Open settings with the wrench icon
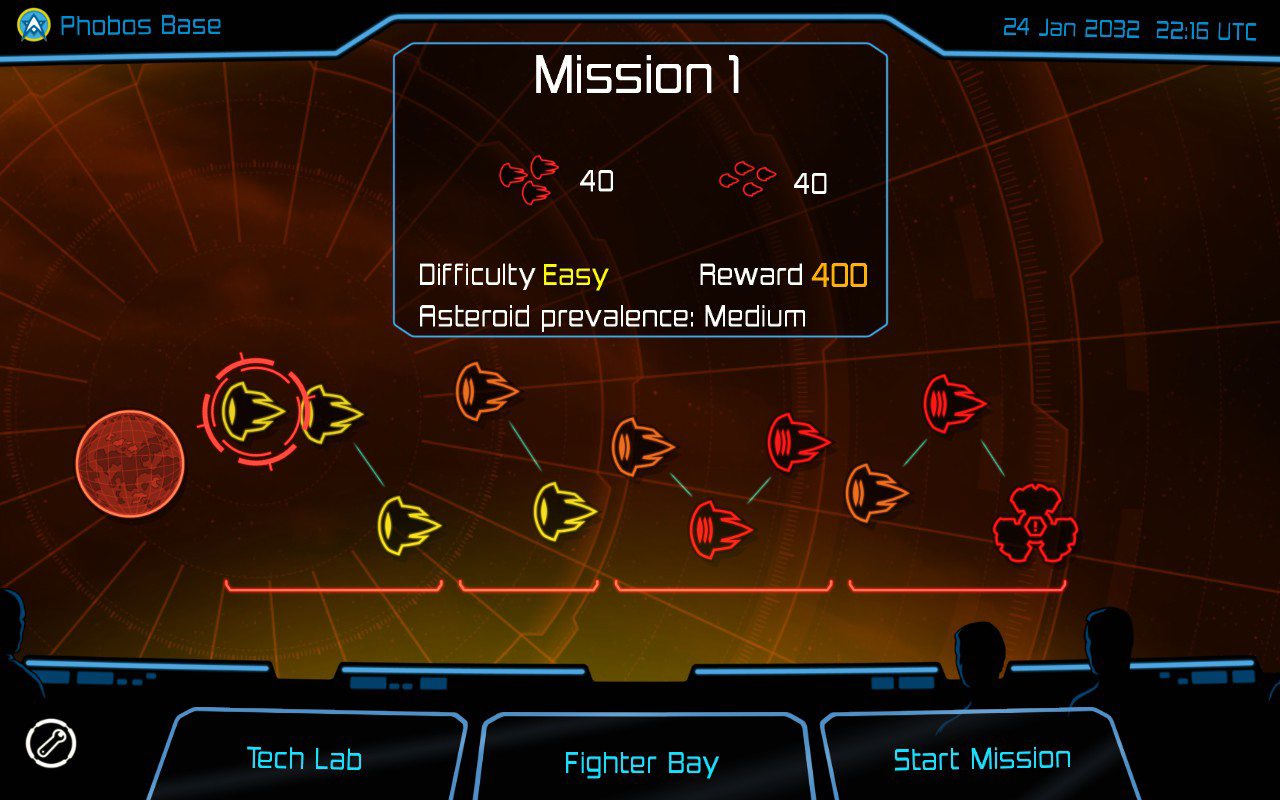 tap(51, 744)
